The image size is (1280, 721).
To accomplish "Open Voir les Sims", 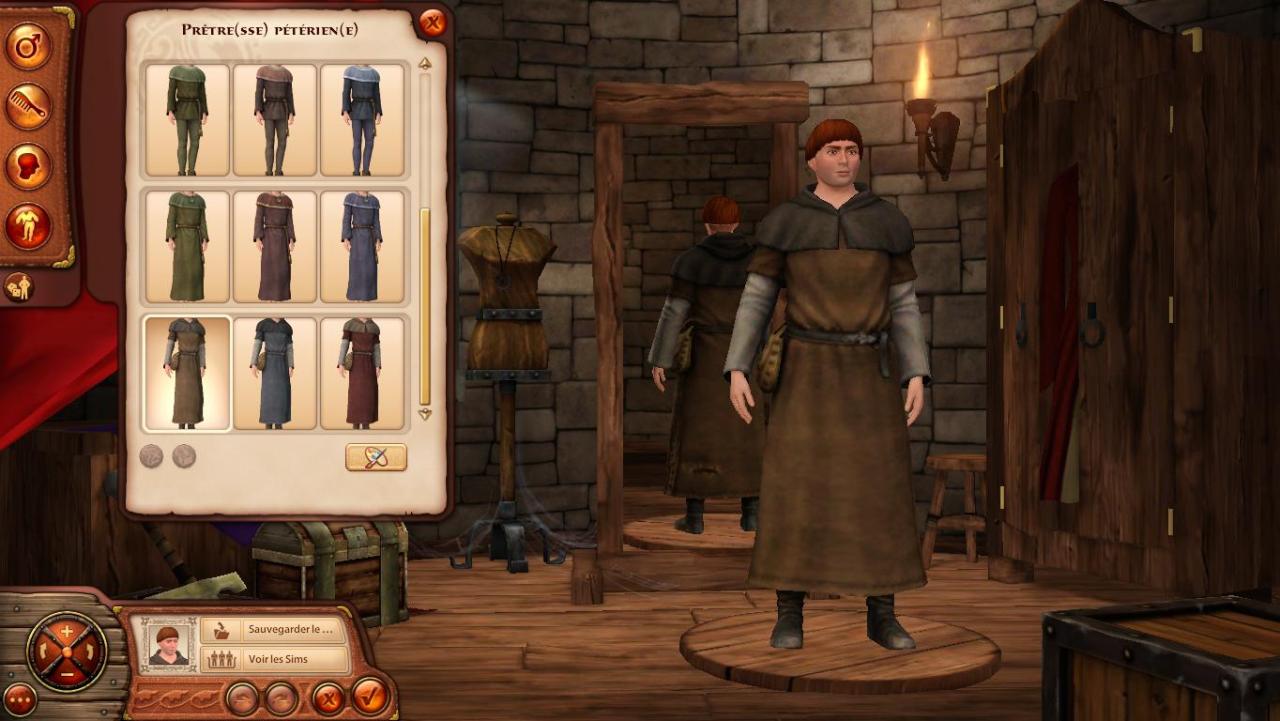I will click(x=274, y=660).
